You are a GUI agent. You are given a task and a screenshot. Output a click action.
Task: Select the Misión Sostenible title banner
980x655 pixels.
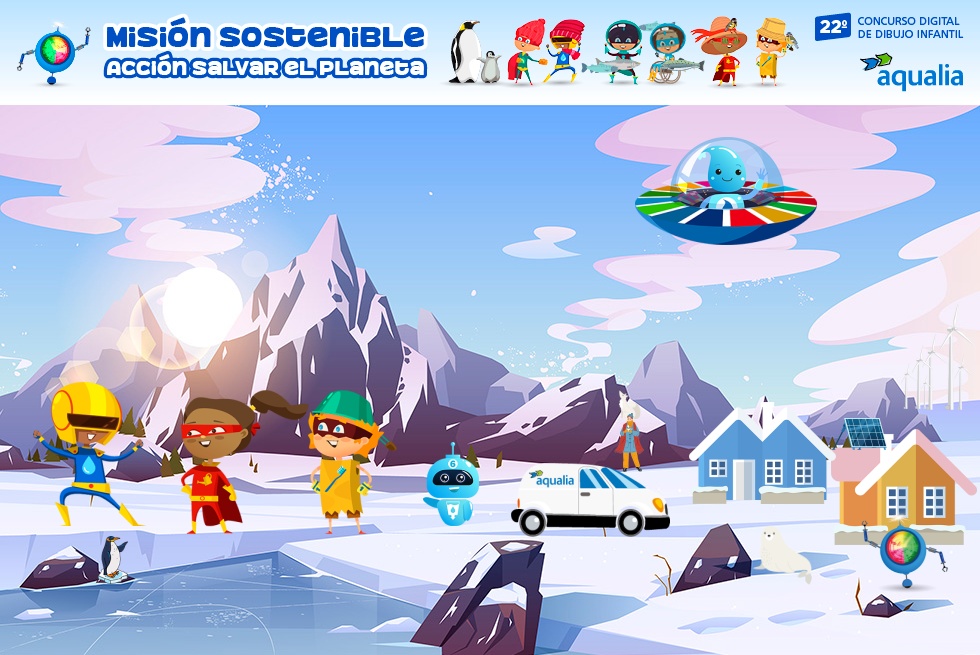[265, 51]
